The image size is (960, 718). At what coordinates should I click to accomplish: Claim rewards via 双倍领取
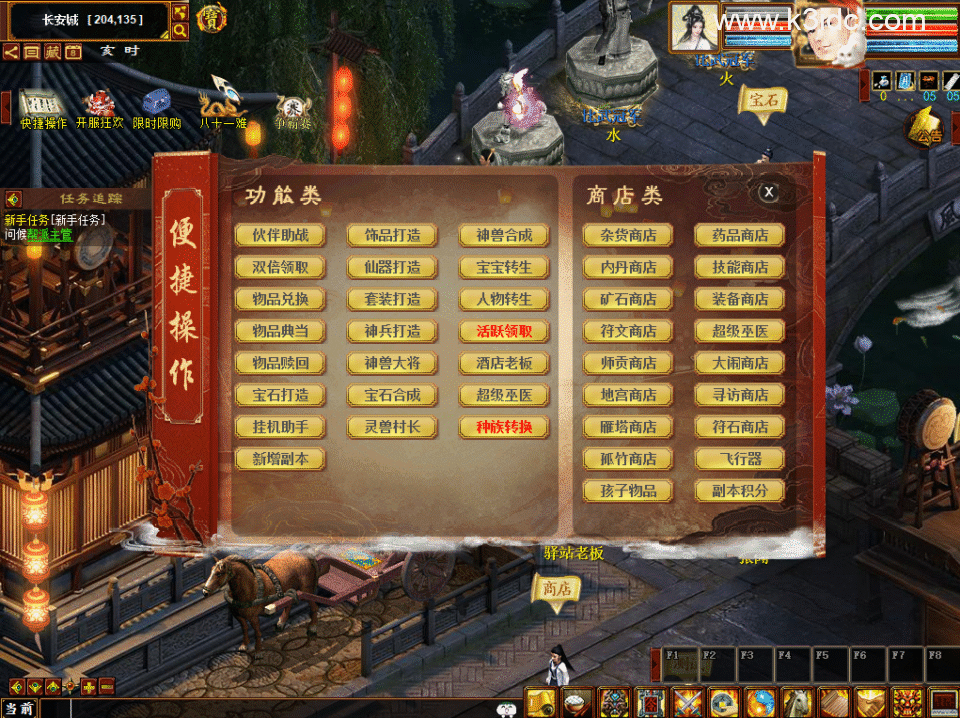pos(280,268)
